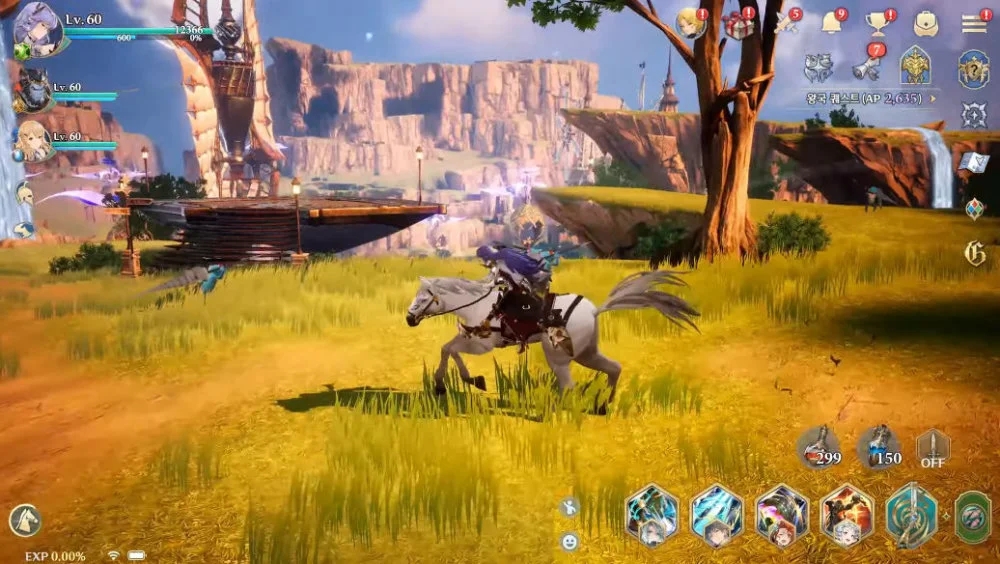Image resolution: width=1000 pixels, height=564 pixels.
Task: Open the crossed swords icon with badge 5
Action: tap(786, 23)
